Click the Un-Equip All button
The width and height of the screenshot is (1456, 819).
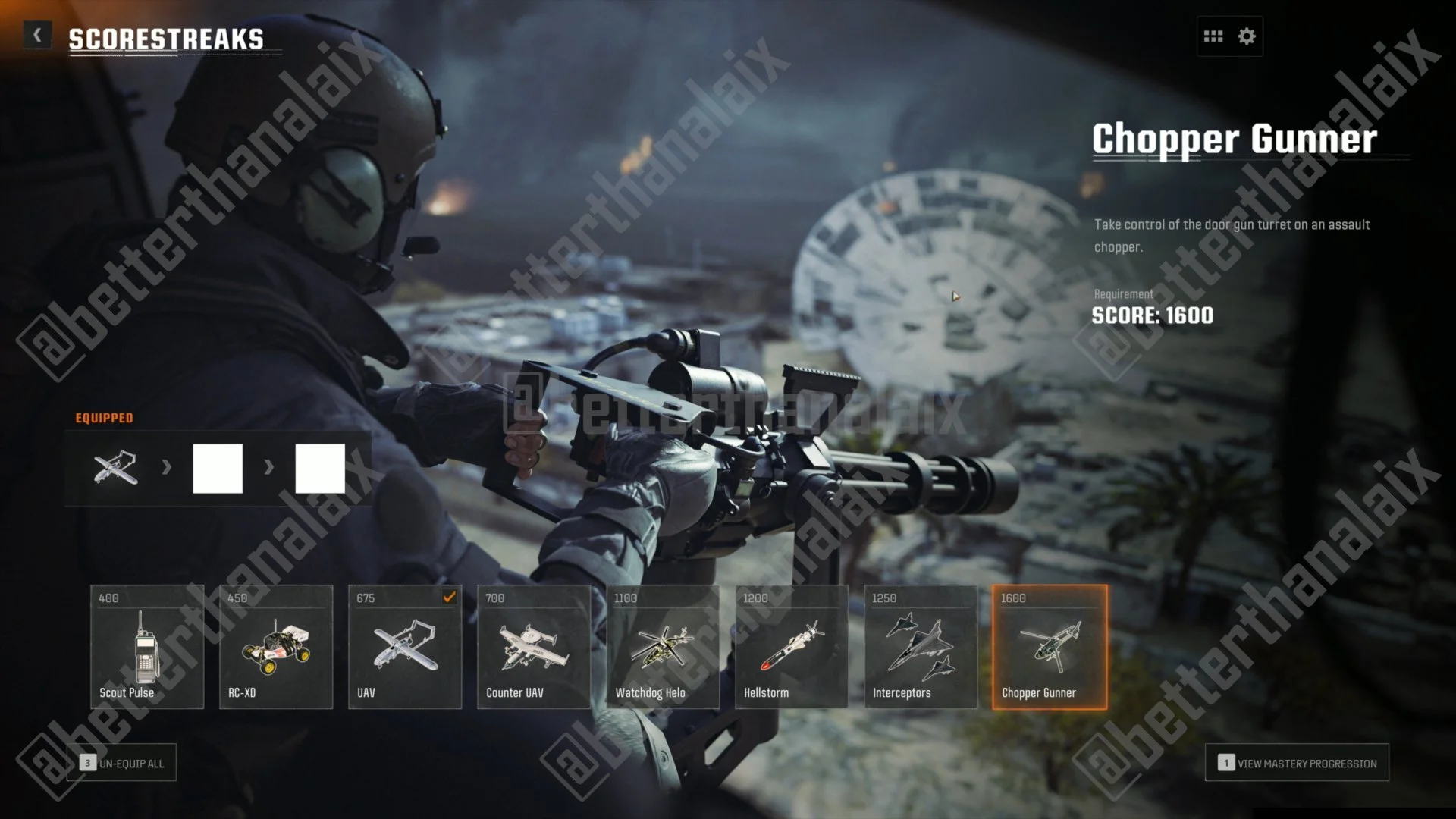[121, 763]
